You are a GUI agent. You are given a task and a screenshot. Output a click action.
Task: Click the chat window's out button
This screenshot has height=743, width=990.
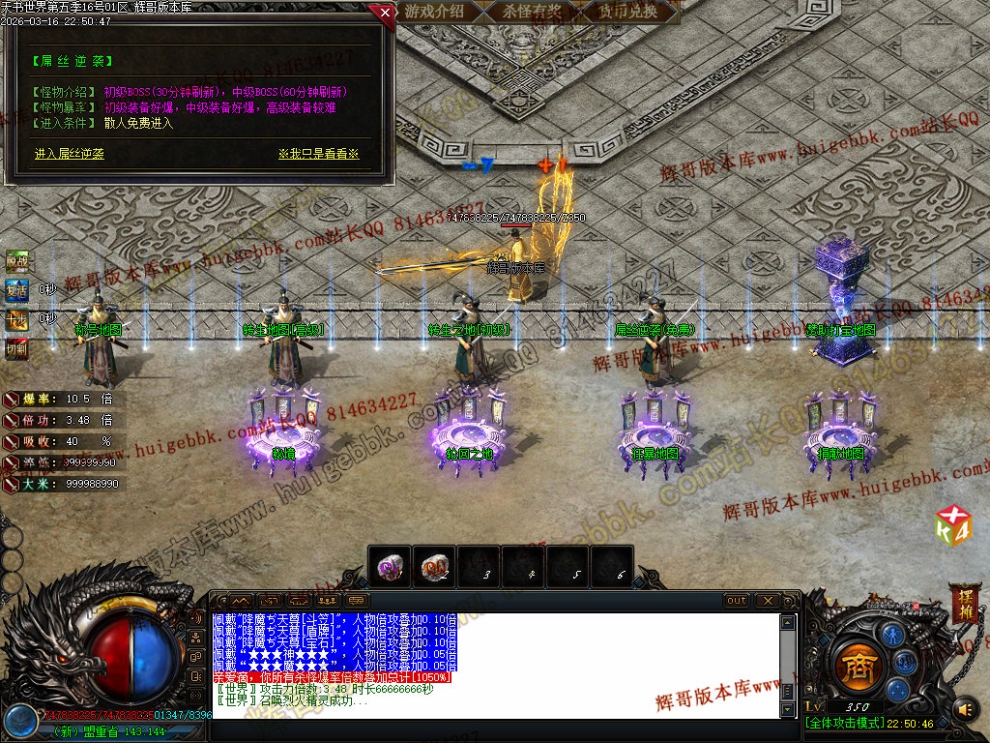click(737, 601)
